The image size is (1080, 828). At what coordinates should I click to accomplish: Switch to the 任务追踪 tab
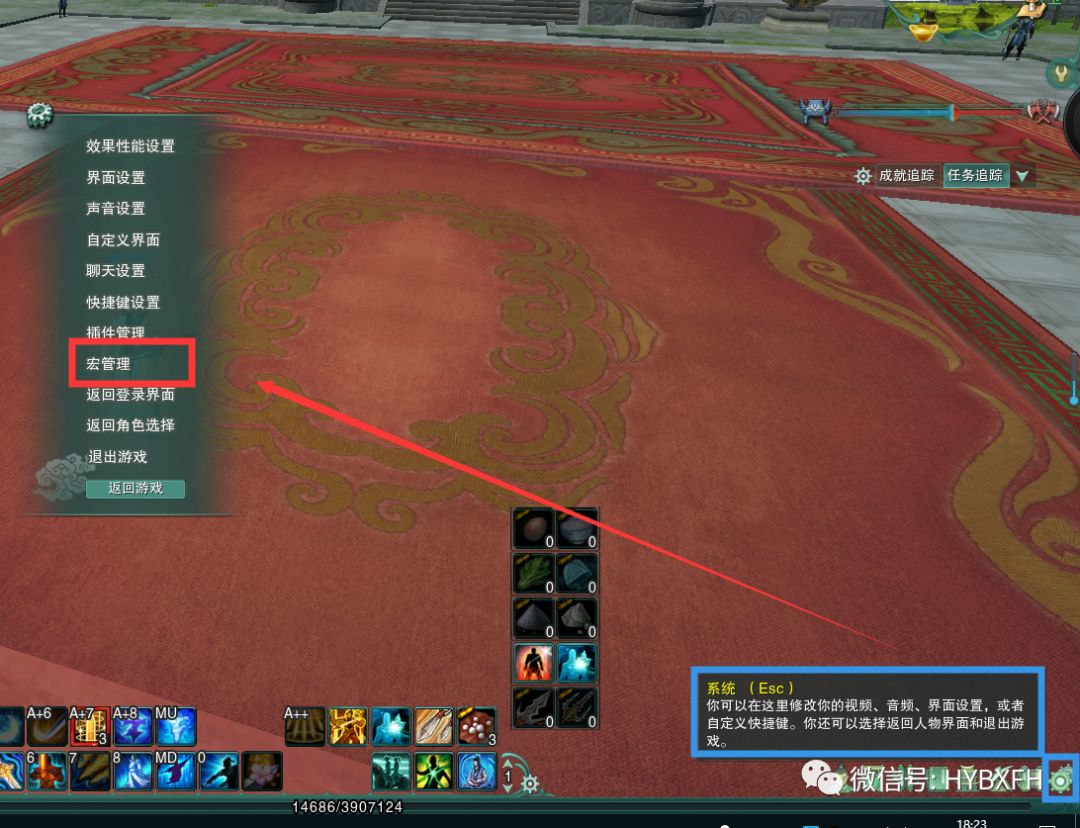(975, 176)
